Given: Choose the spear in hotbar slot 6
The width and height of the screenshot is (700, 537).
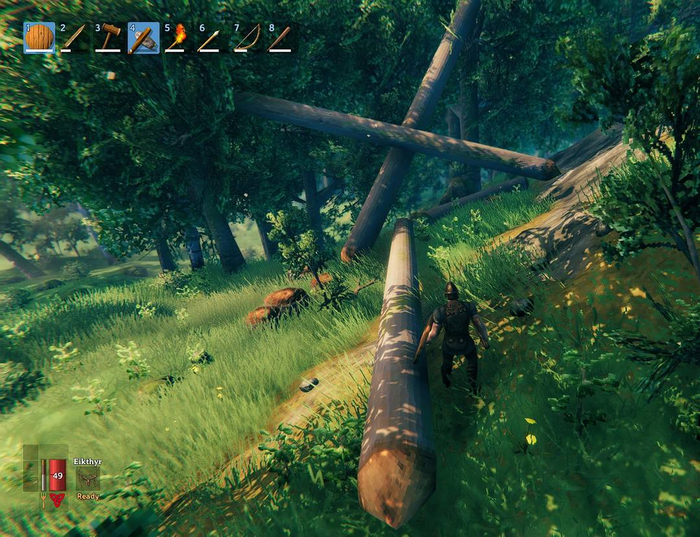Looking at the screenshot, I should (211, 38).
